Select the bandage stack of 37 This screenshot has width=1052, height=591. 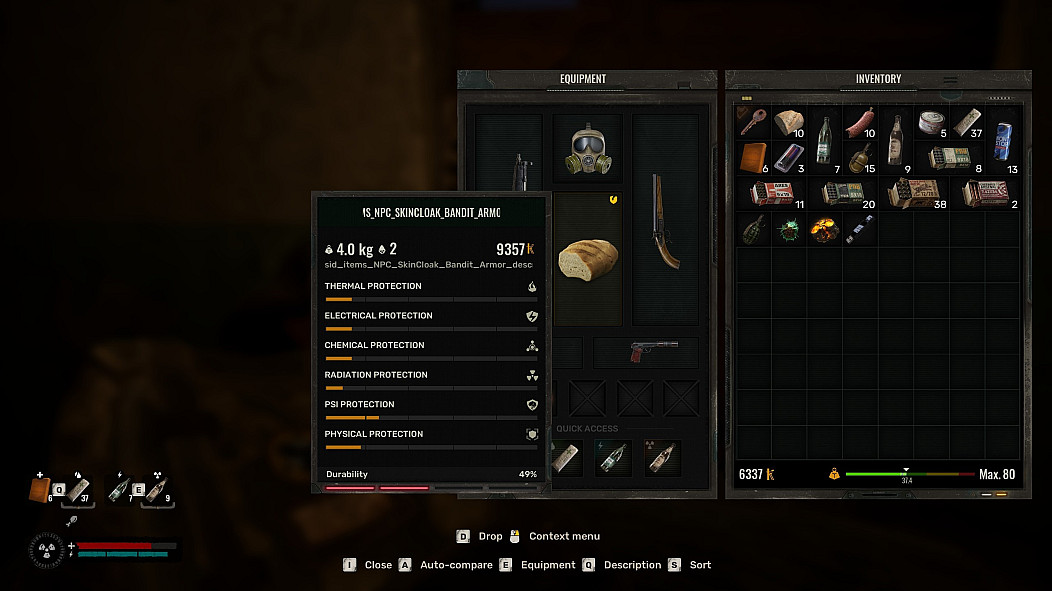tap(967, 123)
